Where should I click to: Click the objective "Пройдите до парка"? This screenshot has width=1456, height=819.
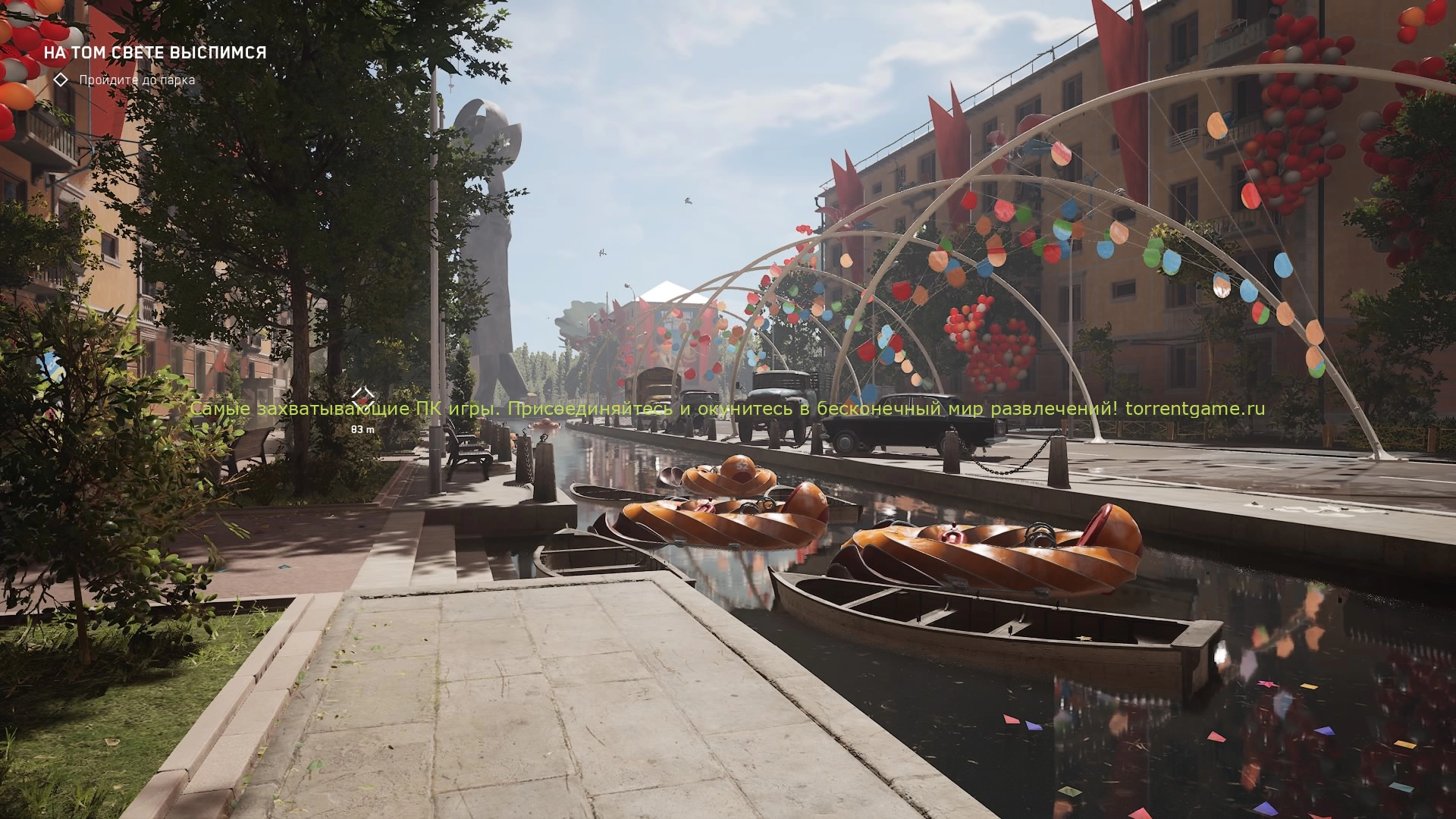point(136,80)
